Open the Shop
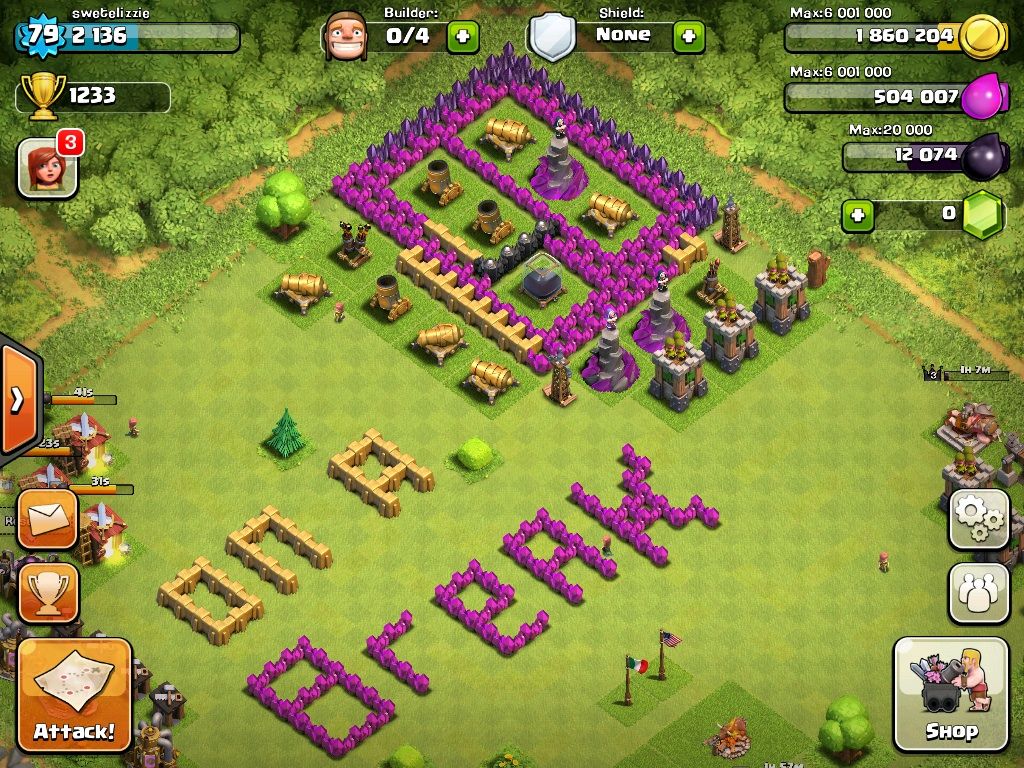1024x768 pixels. pos(950,693)
